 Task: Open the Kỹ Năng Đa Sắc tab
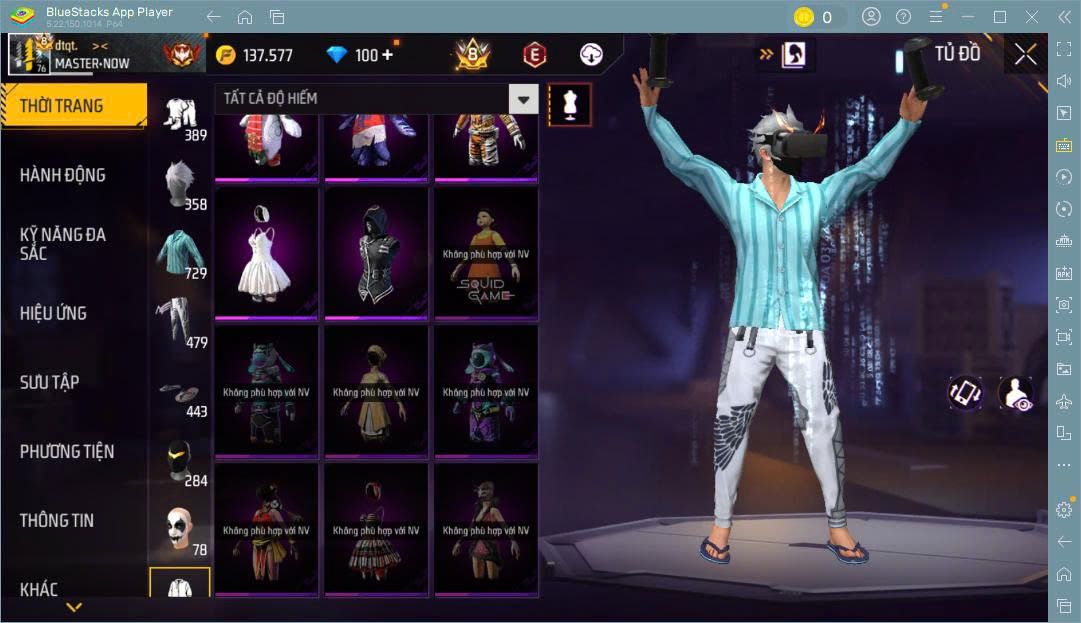[x=62, y=244]
